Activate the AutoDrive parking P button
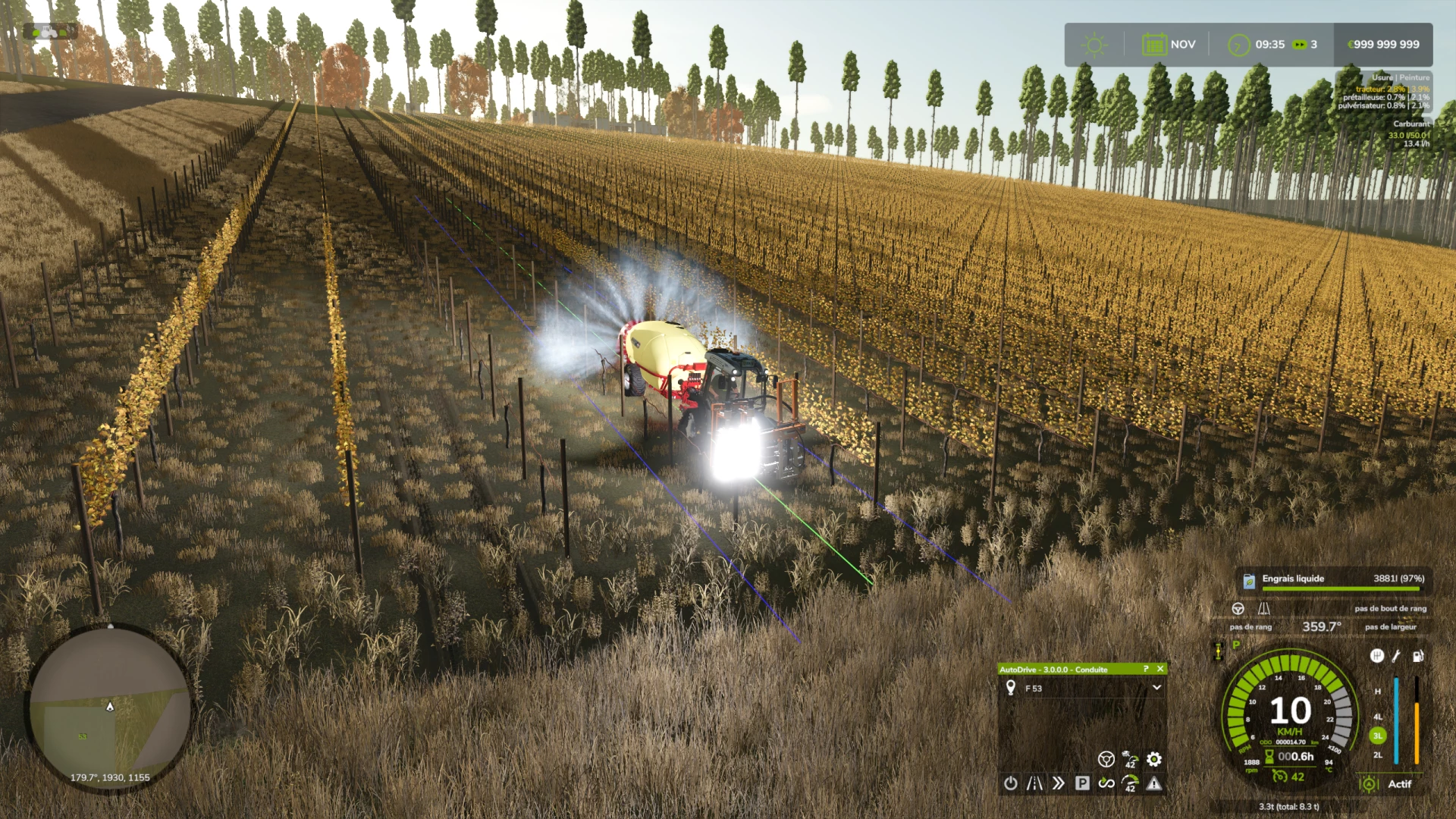This screenshot has width=1456, height=819. tap(1082, 783)
